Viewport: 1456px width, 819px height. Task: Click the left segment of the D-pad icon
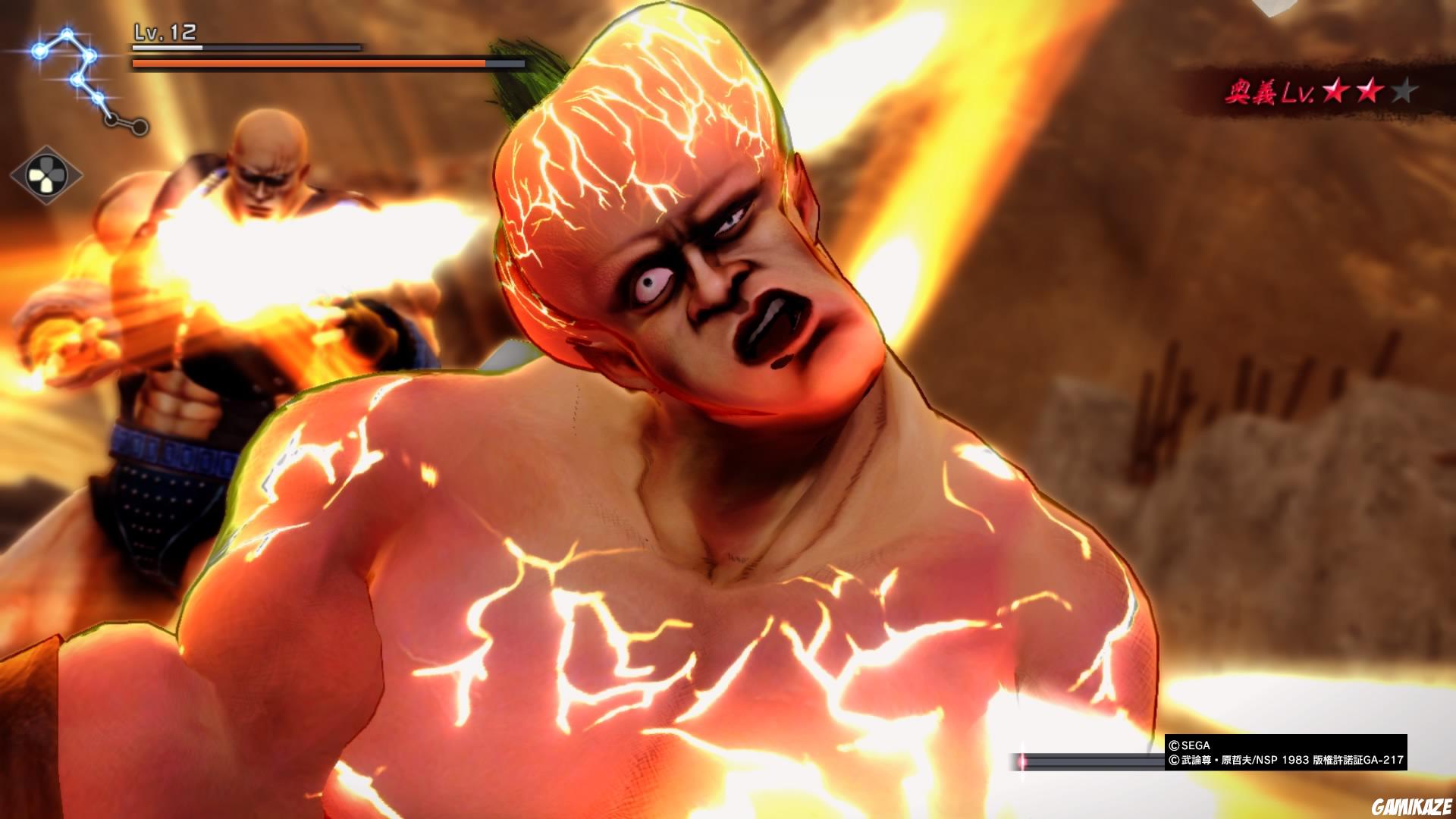(35, 176)
